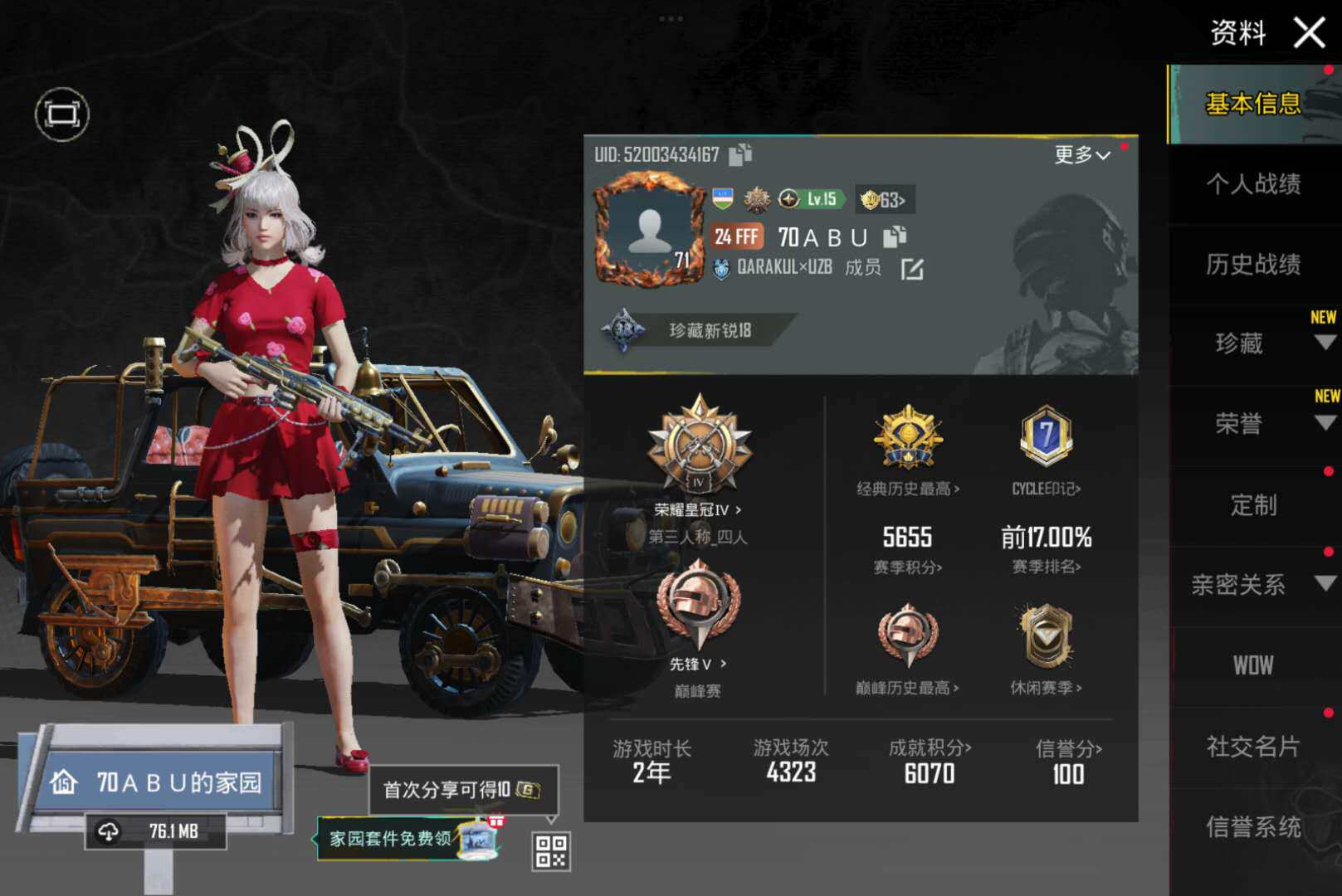Open the screenshot frame tool top-left
Image resolution: width=1342 pixels, height=896 pixels.
(x=61, y=114)
